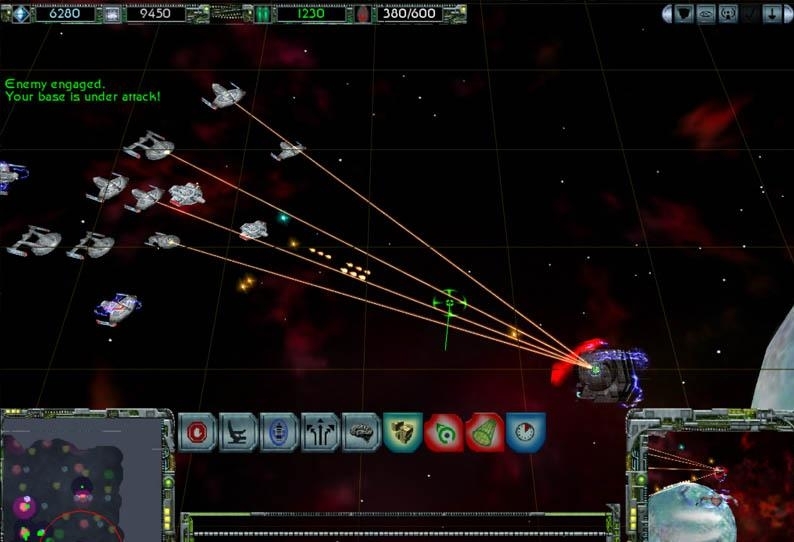Click the green pause indicator
Viewport: 794px width, 542px height.
click(262, 14)
